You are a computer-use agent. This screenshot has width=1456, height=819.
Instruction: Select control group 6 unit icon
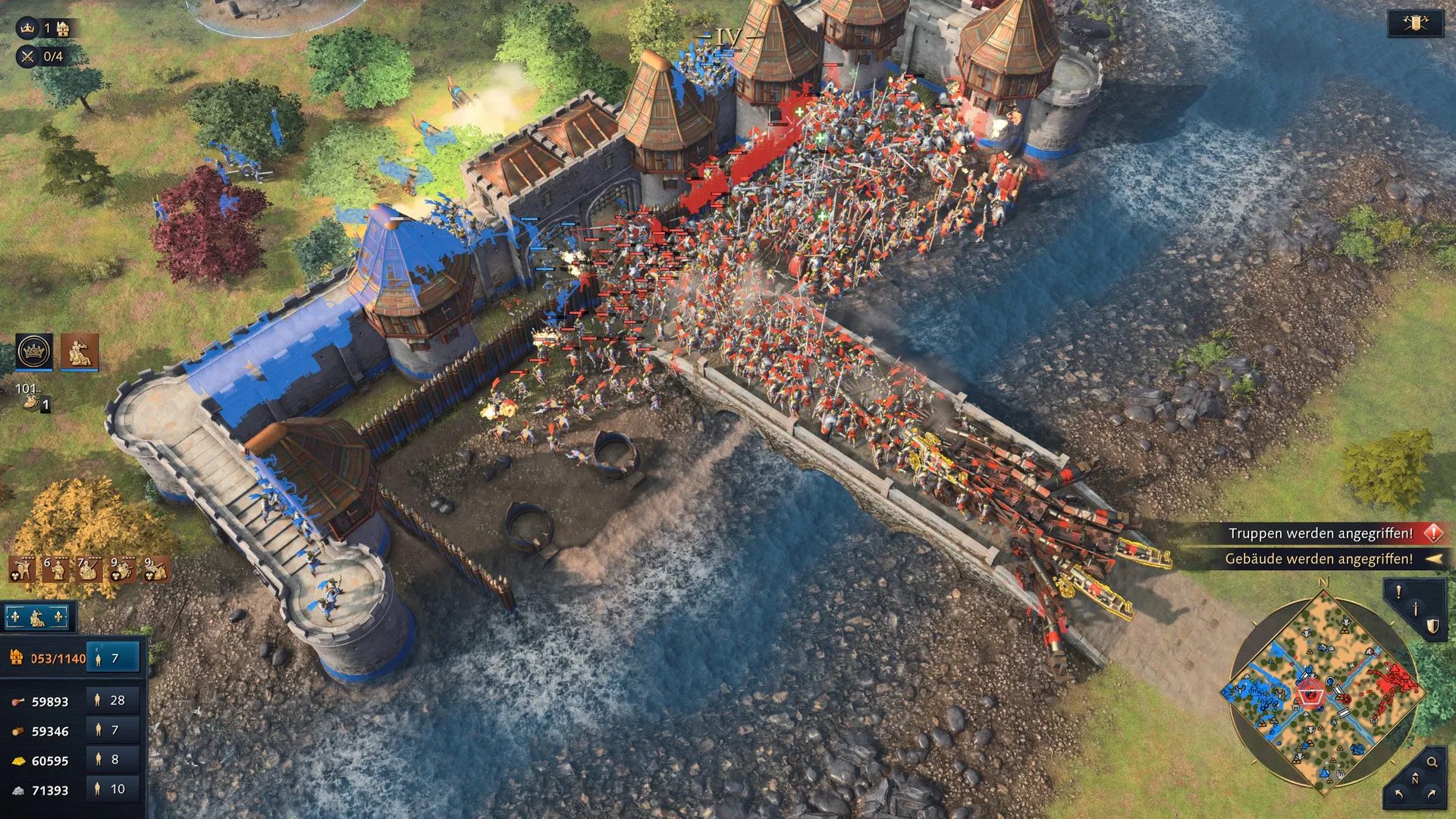coord(55,569)
